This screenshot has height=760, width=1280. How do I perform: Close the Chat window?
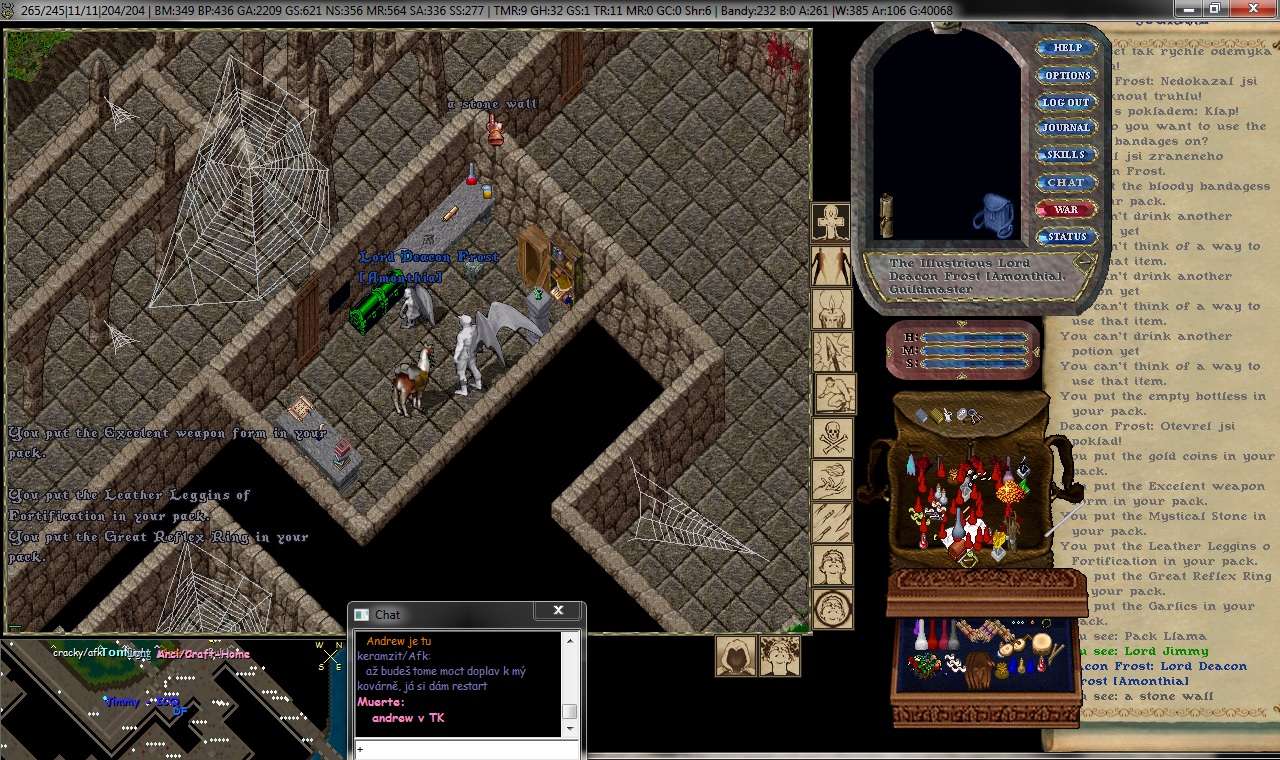[558, 611]
